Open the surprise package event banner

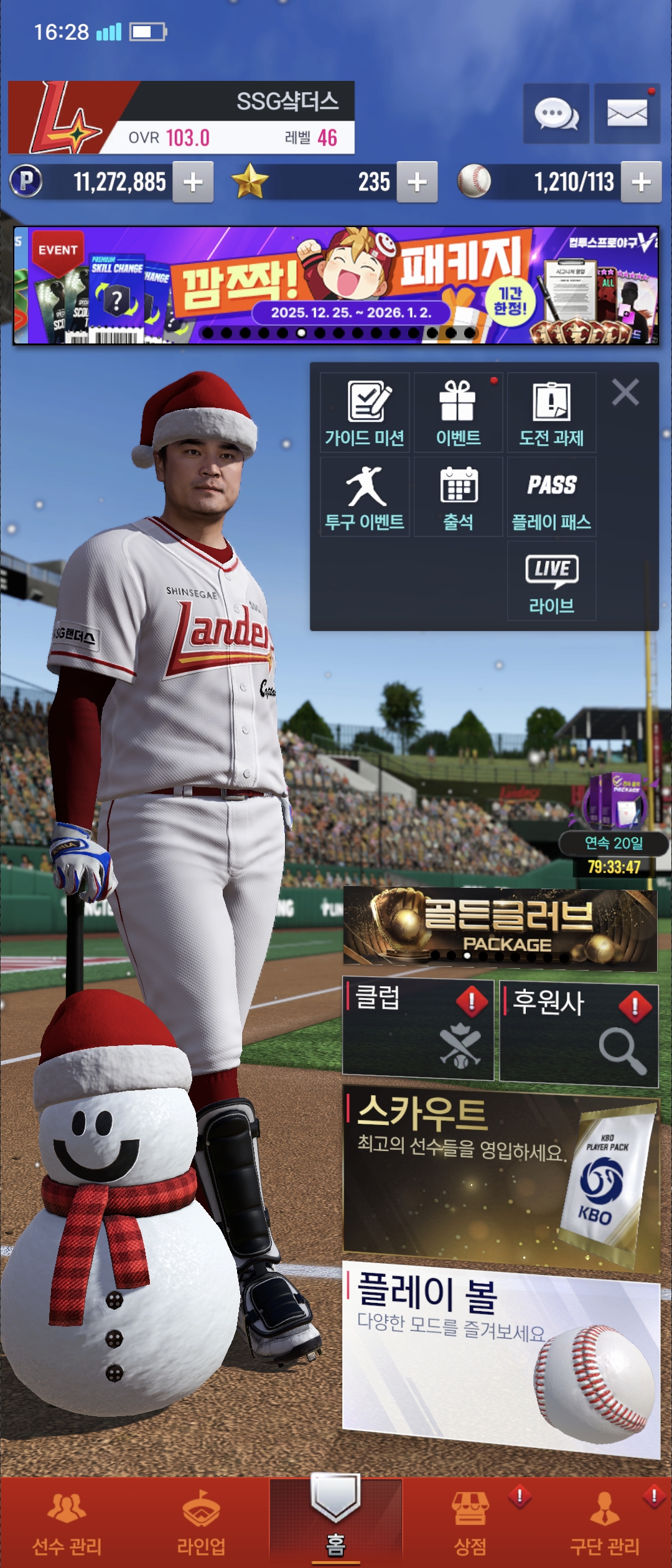(x=336, y=286)
